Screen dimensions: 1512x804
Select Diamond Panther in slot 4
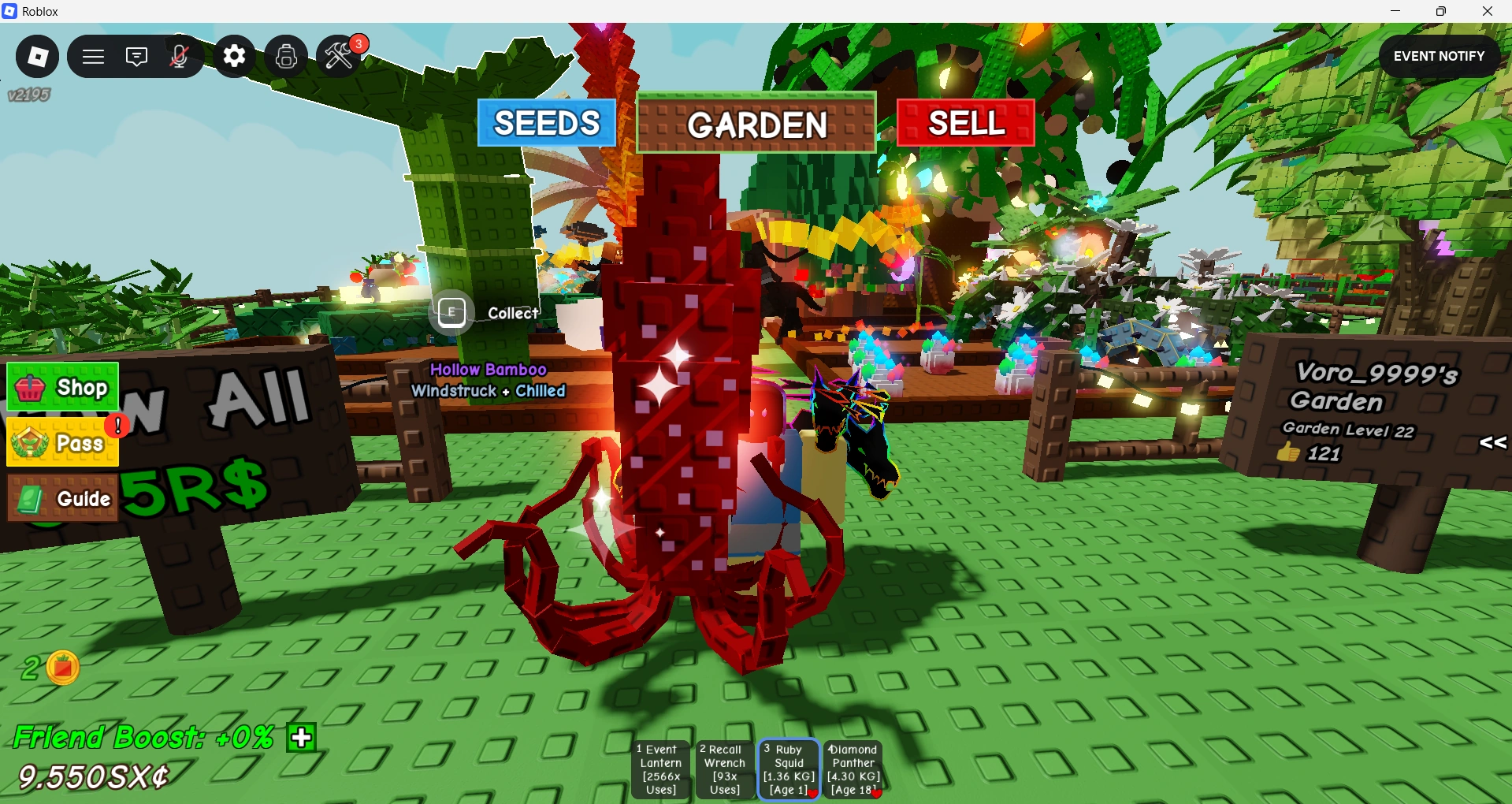click(852, 769)
